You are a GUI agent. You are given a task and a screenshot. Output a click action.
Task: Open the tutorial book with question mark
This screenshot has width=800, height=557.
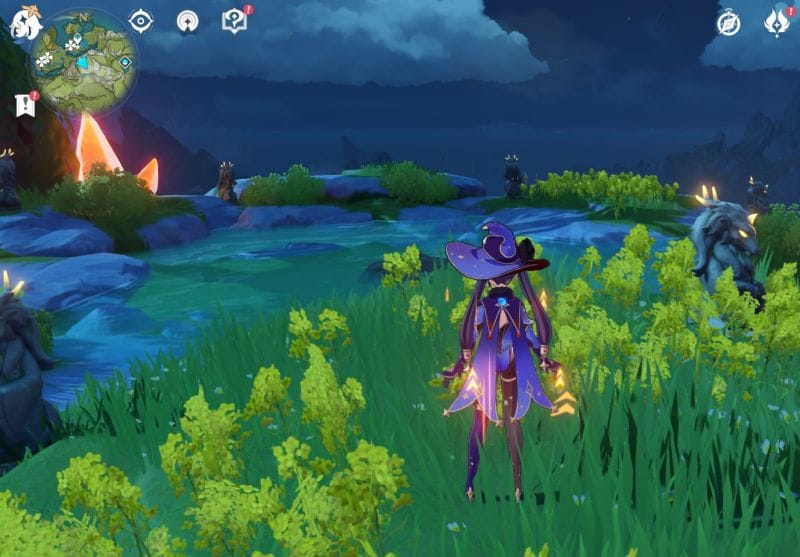click(234, 21)
